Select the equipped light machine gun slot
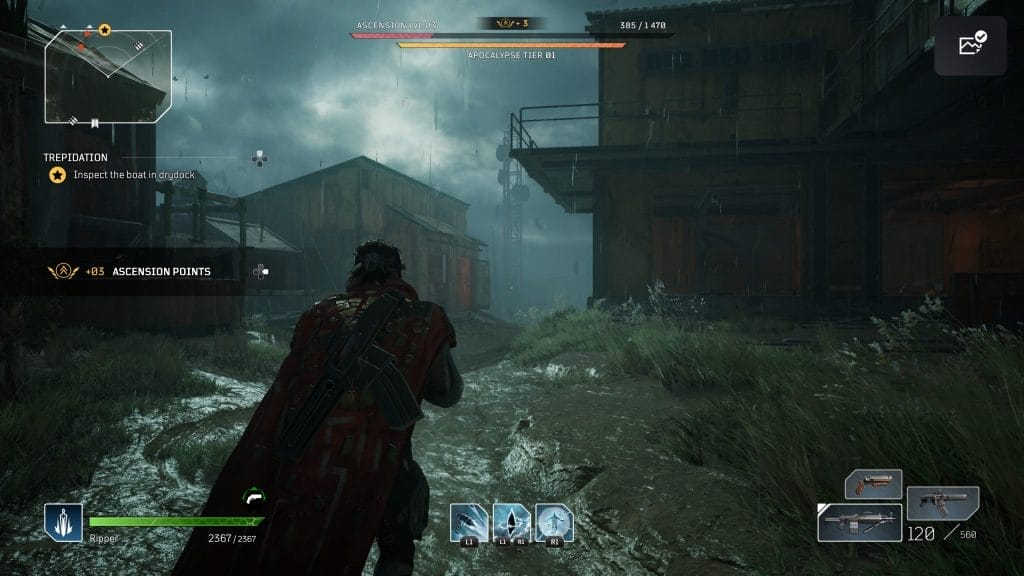Viewport: 1024px width, 576px height. click(860, 522)
